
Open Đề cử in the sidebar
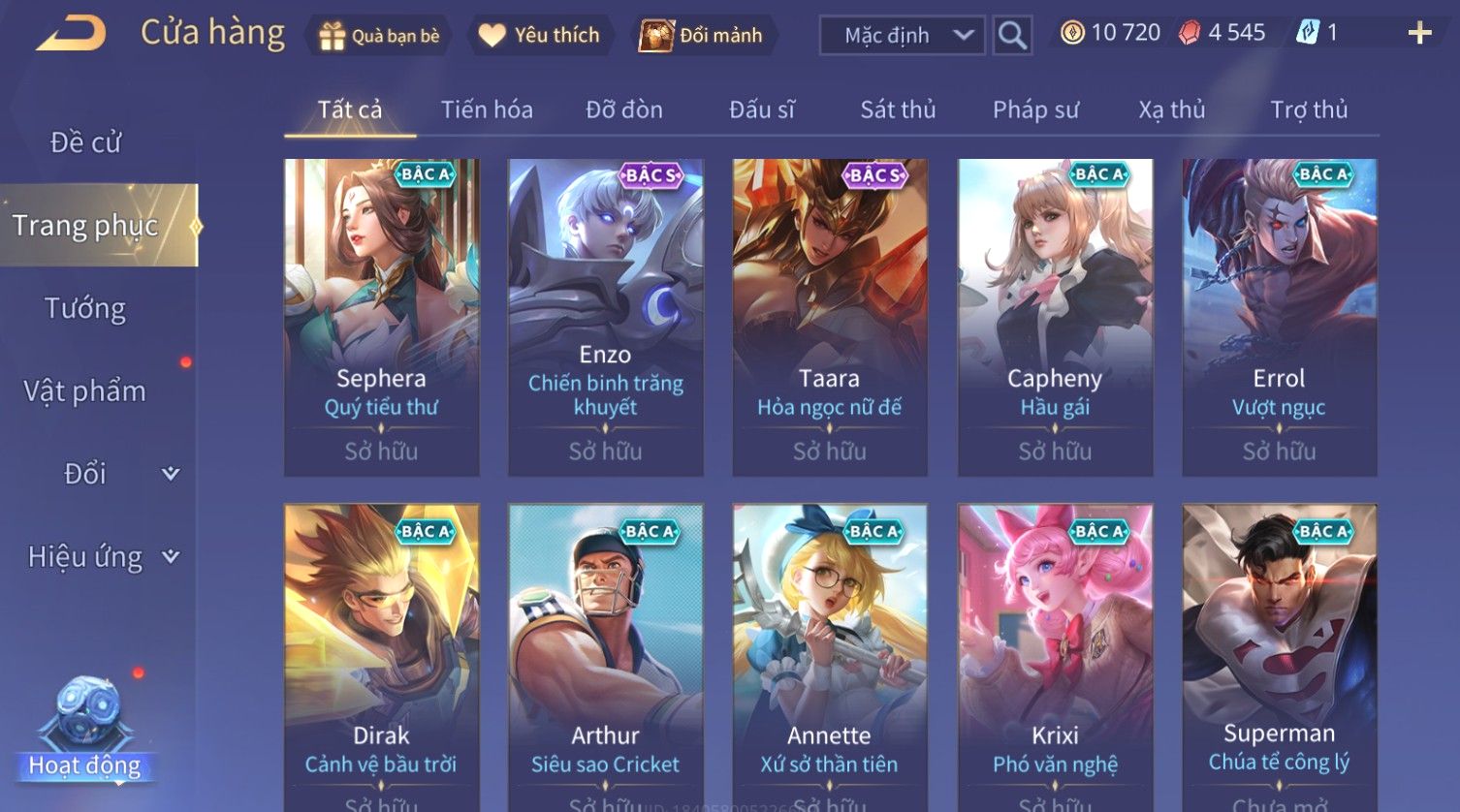tap(85, 142)
